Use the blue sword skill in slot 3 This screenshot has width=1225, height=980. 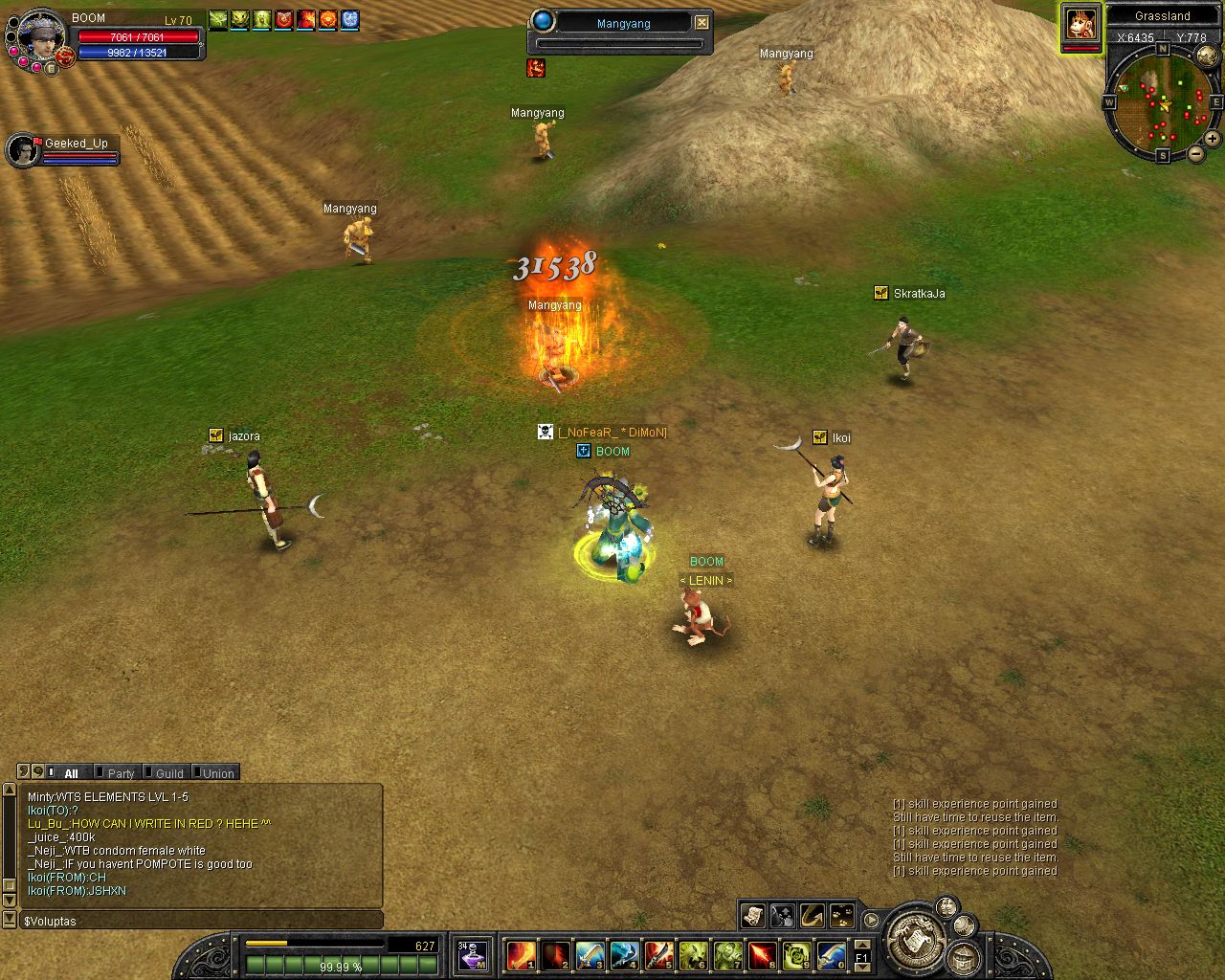(590, 955)
